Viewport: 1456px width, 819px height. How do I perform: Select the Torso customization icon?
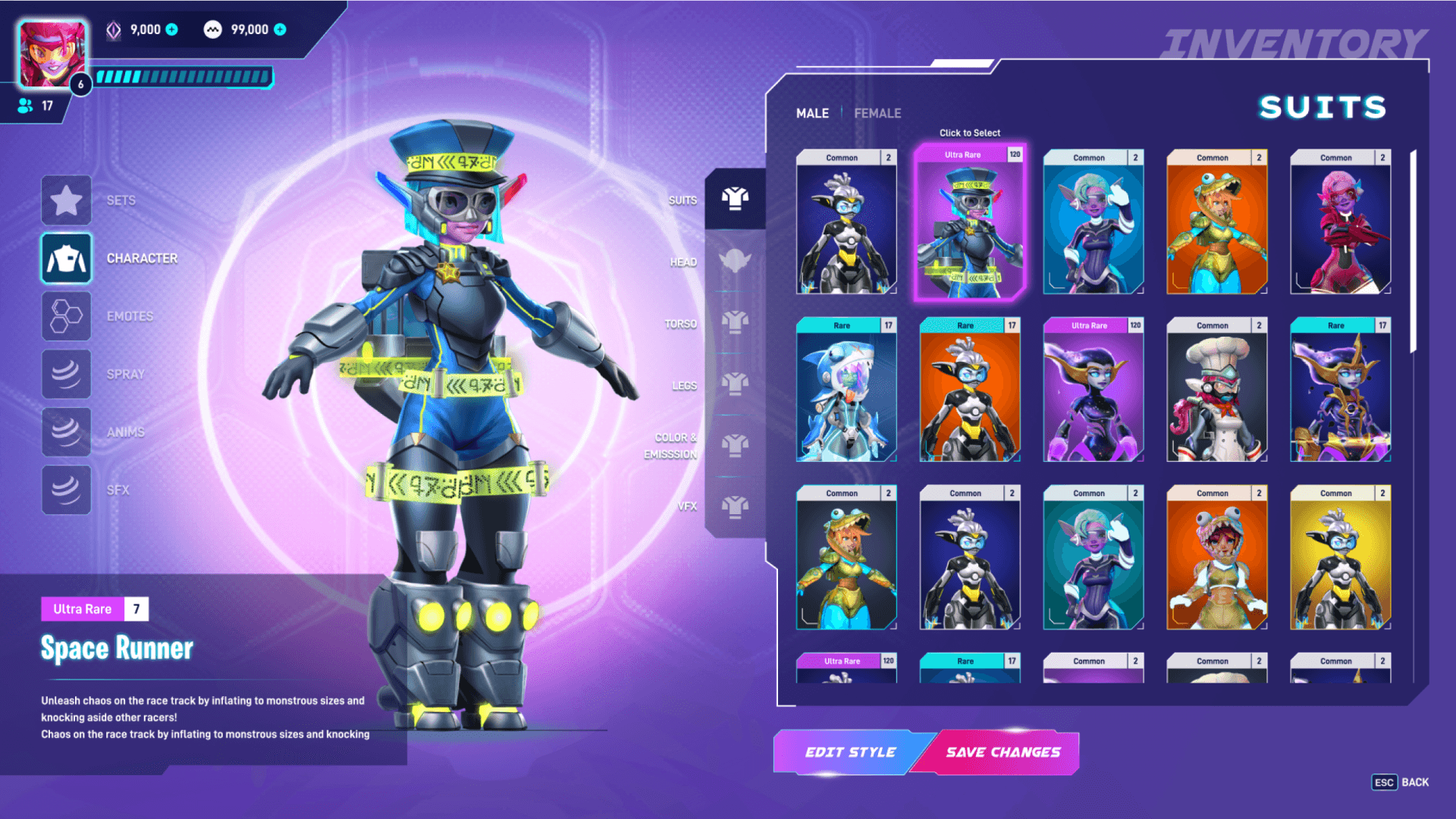(x=734, y=322)
